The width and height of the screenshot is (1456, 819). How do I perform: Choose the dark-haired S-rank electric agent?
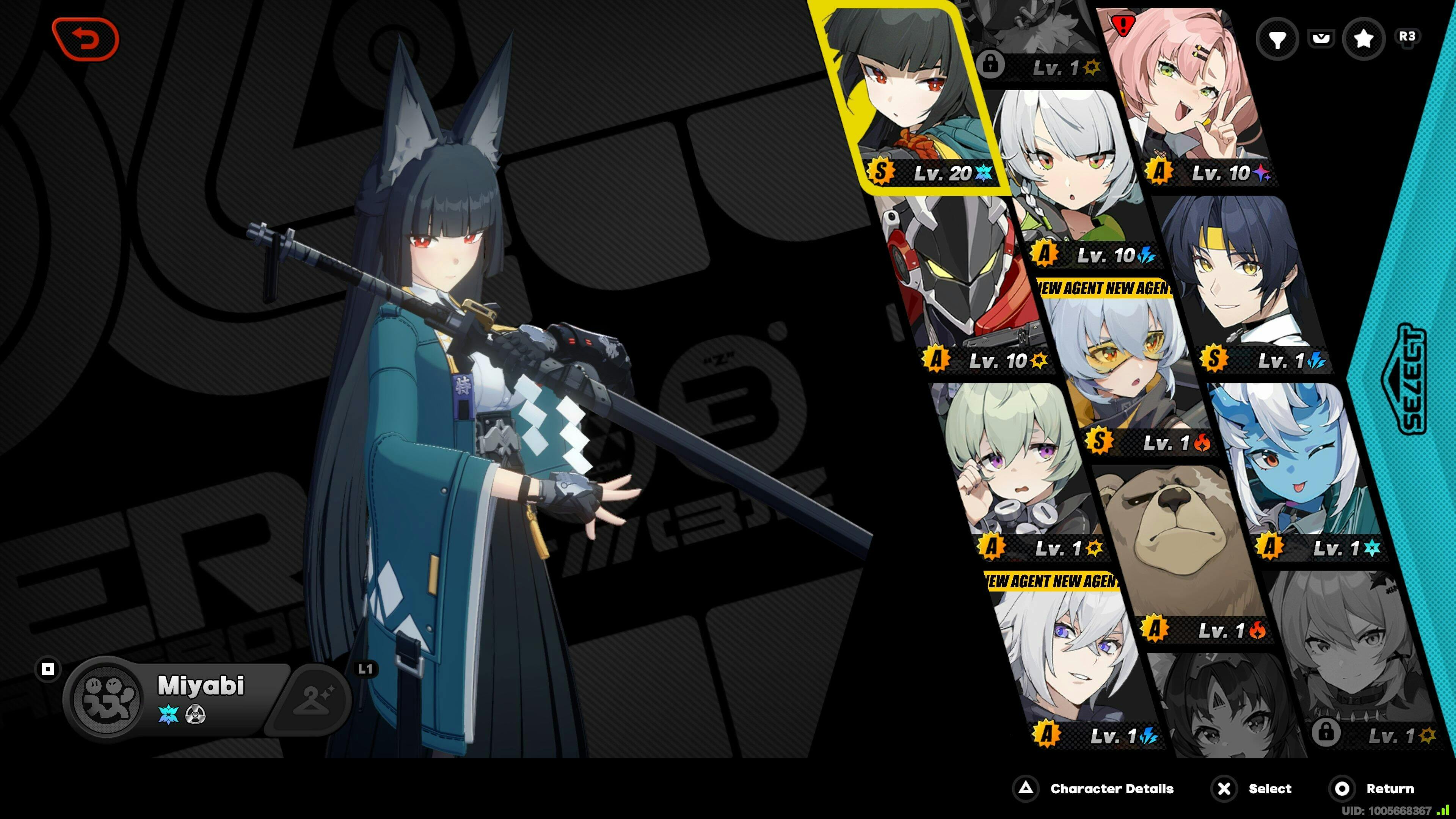coord(1244,282)
